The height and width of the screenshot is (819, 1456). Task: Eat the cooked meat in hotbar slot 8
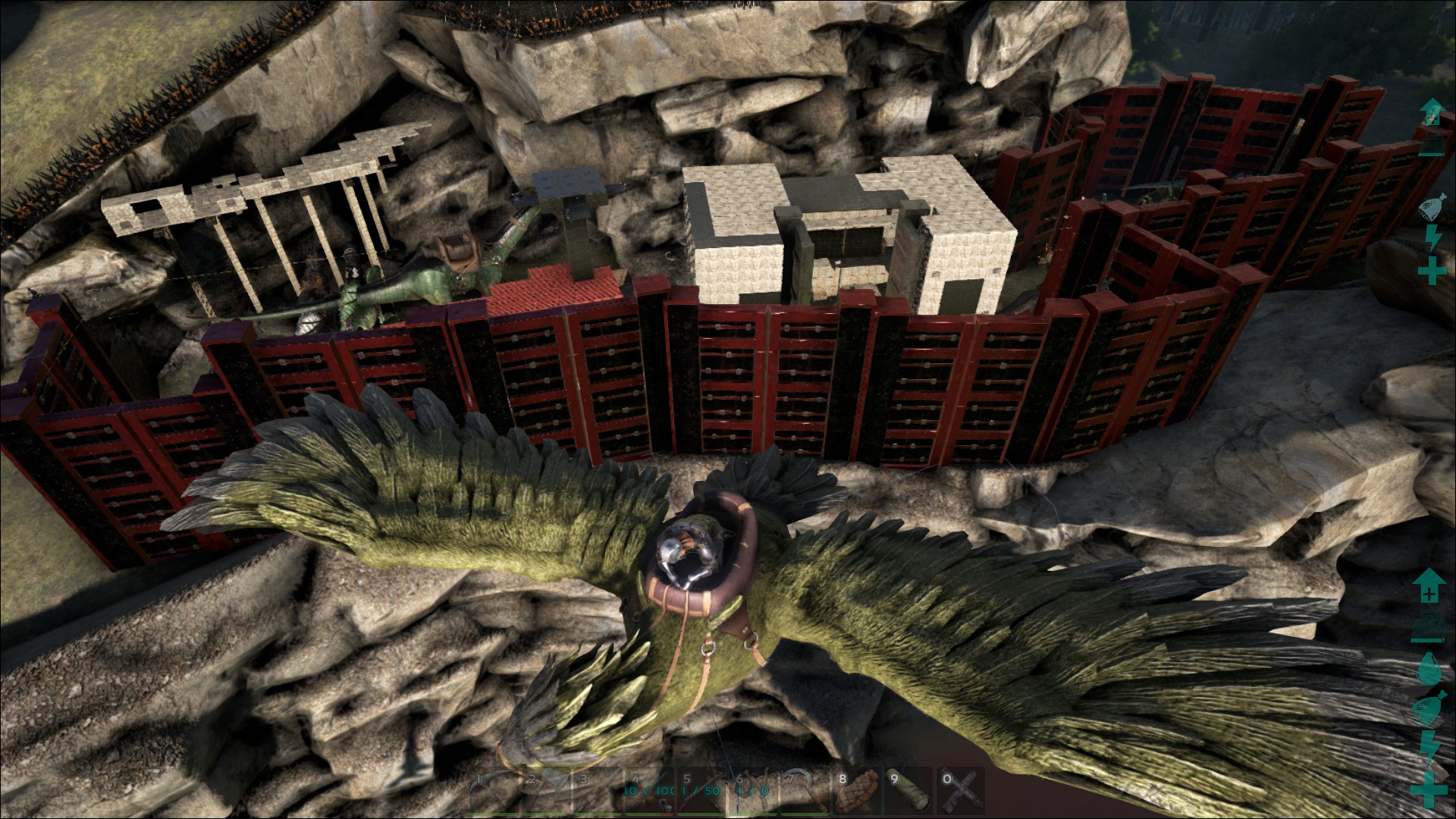click(855, 791)
